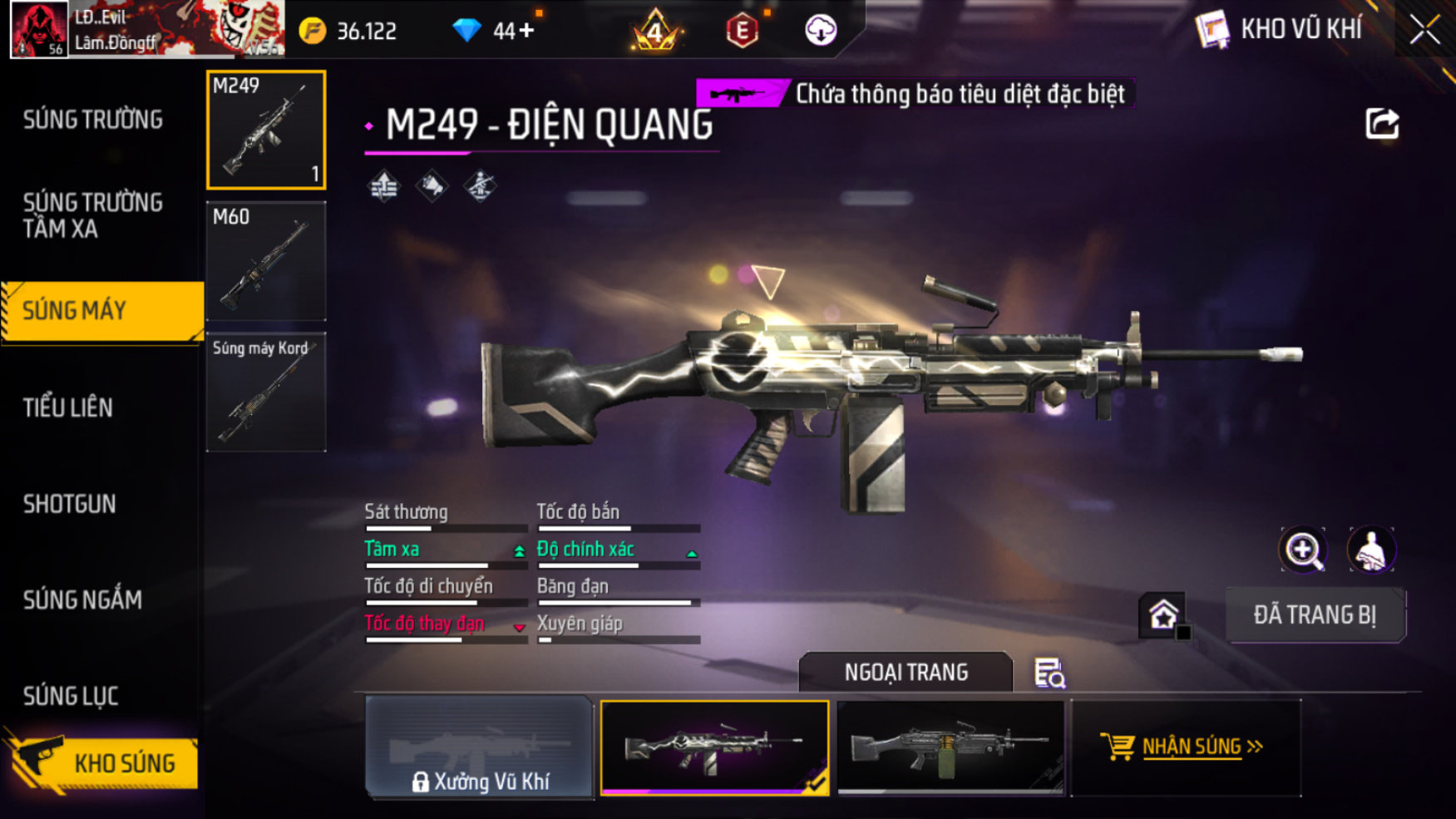Image resolution: width=1456 pixels, height=819 pixels.
Task: Open Súng Trường Tầm Xa category
Action: 93,215
